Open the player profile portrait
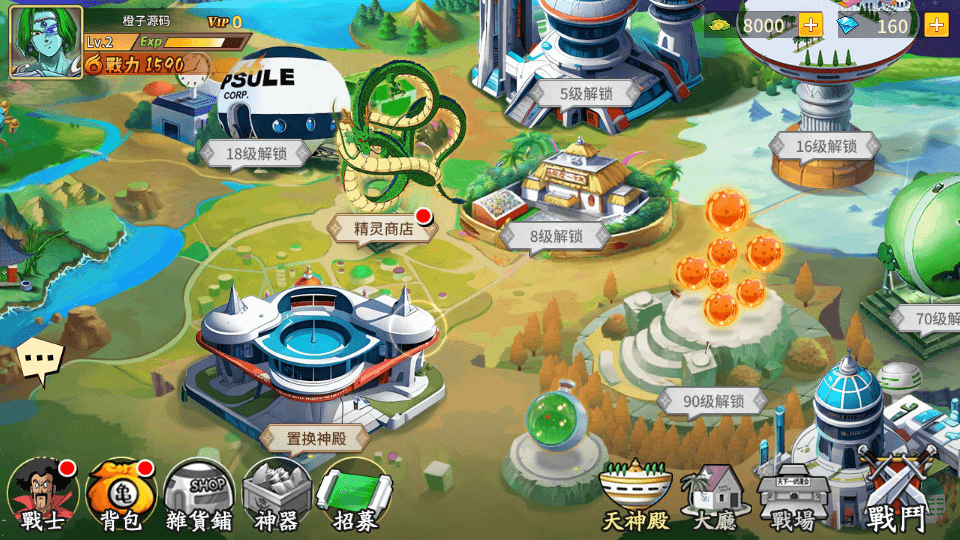The height and width of the screenshot is (540, 960). click(x=46, y=41)
